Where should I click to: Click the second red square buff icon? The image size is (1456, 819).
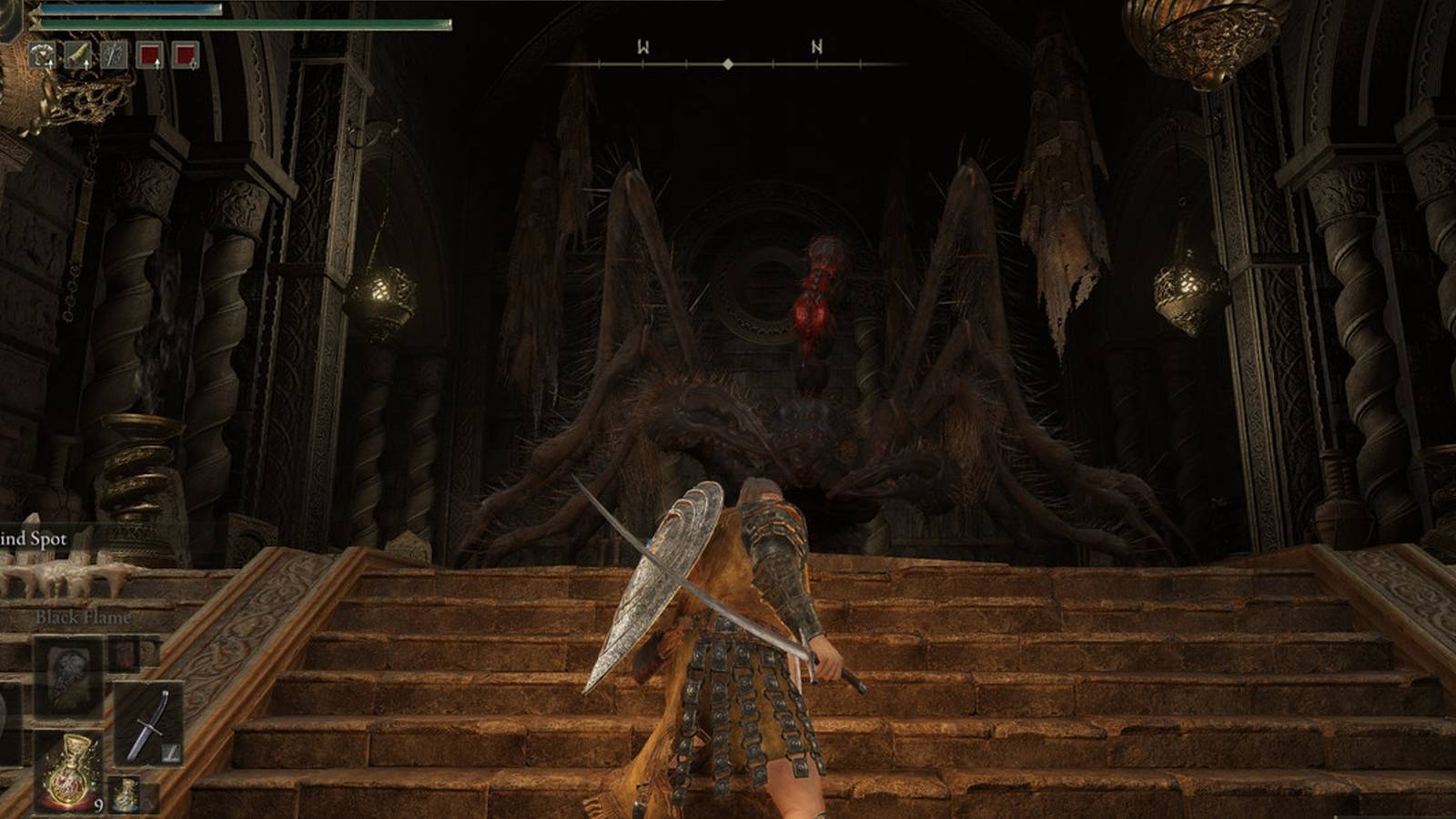pos(186,55)
